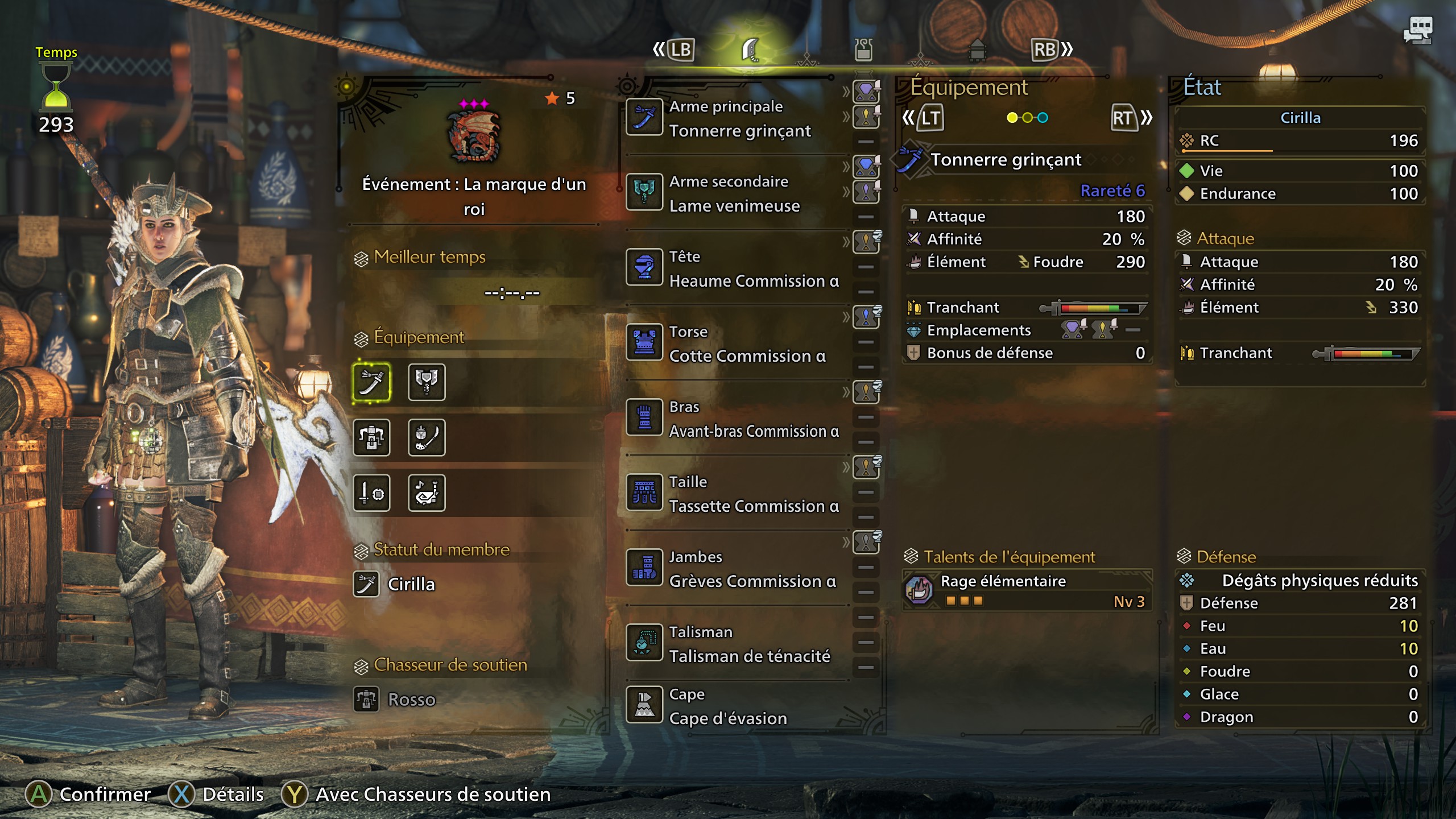Choose Arme secondaire Lame venimeuse
This screenshot has height=819, width=1456.
pos(734,193)
